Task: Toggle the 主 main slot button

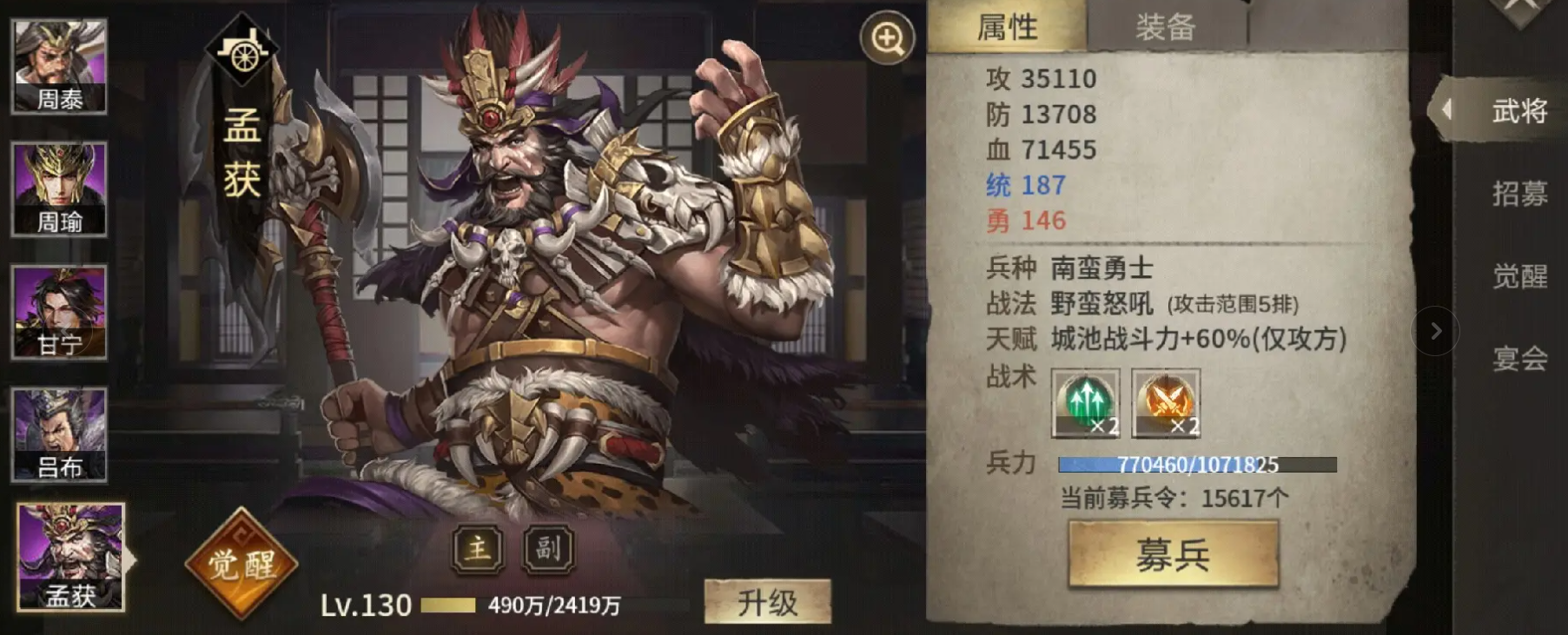Action: pos(477,548)
